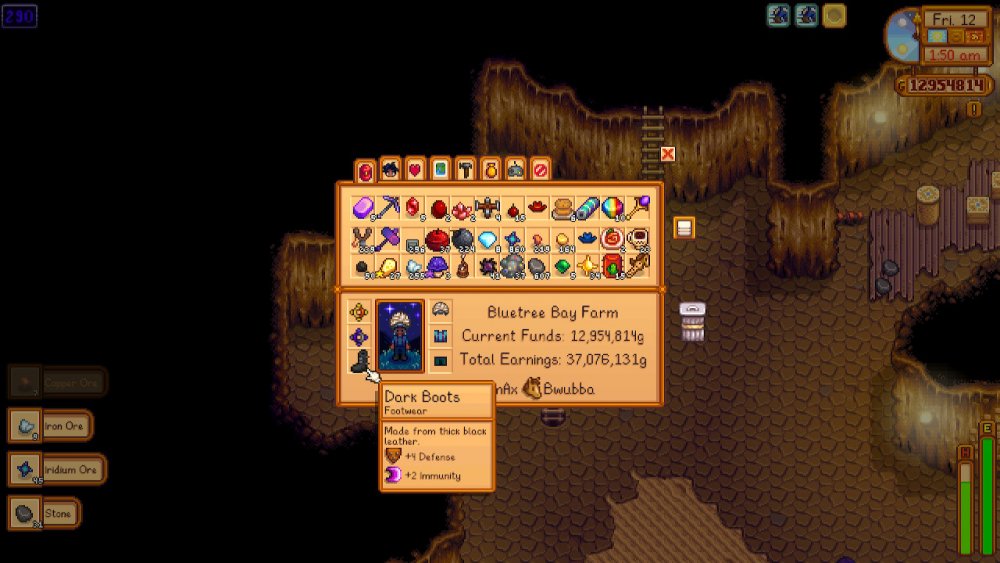Select the stack of black bombs
The image size is (1000, 563).
[463, 239]
